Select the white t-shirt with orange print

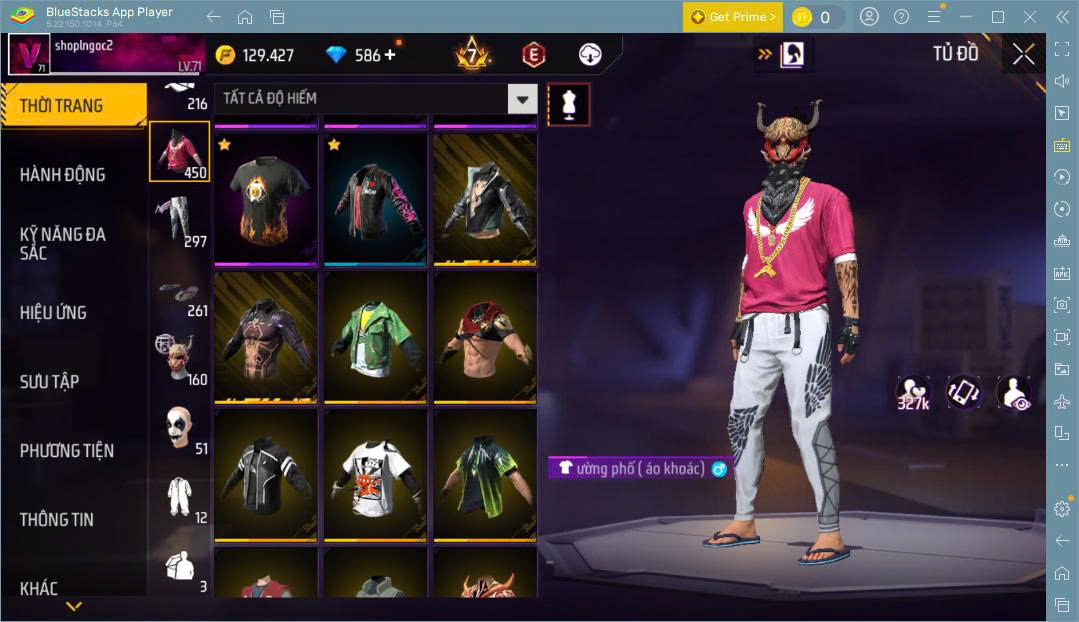pyautogui.click(x=375, y=474)
